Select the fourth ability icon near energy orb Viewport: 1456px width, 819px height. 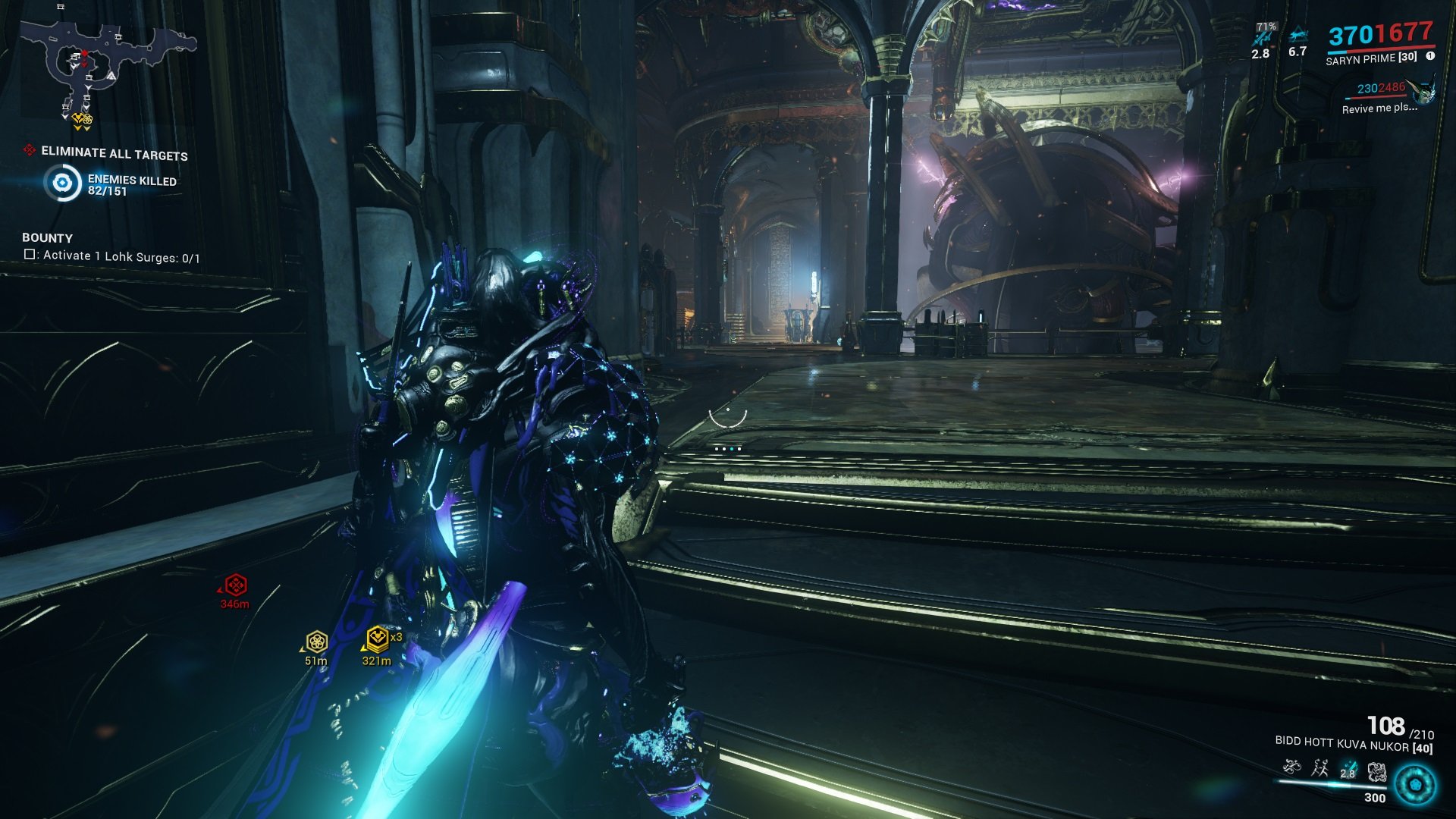tap(1377, 771)
